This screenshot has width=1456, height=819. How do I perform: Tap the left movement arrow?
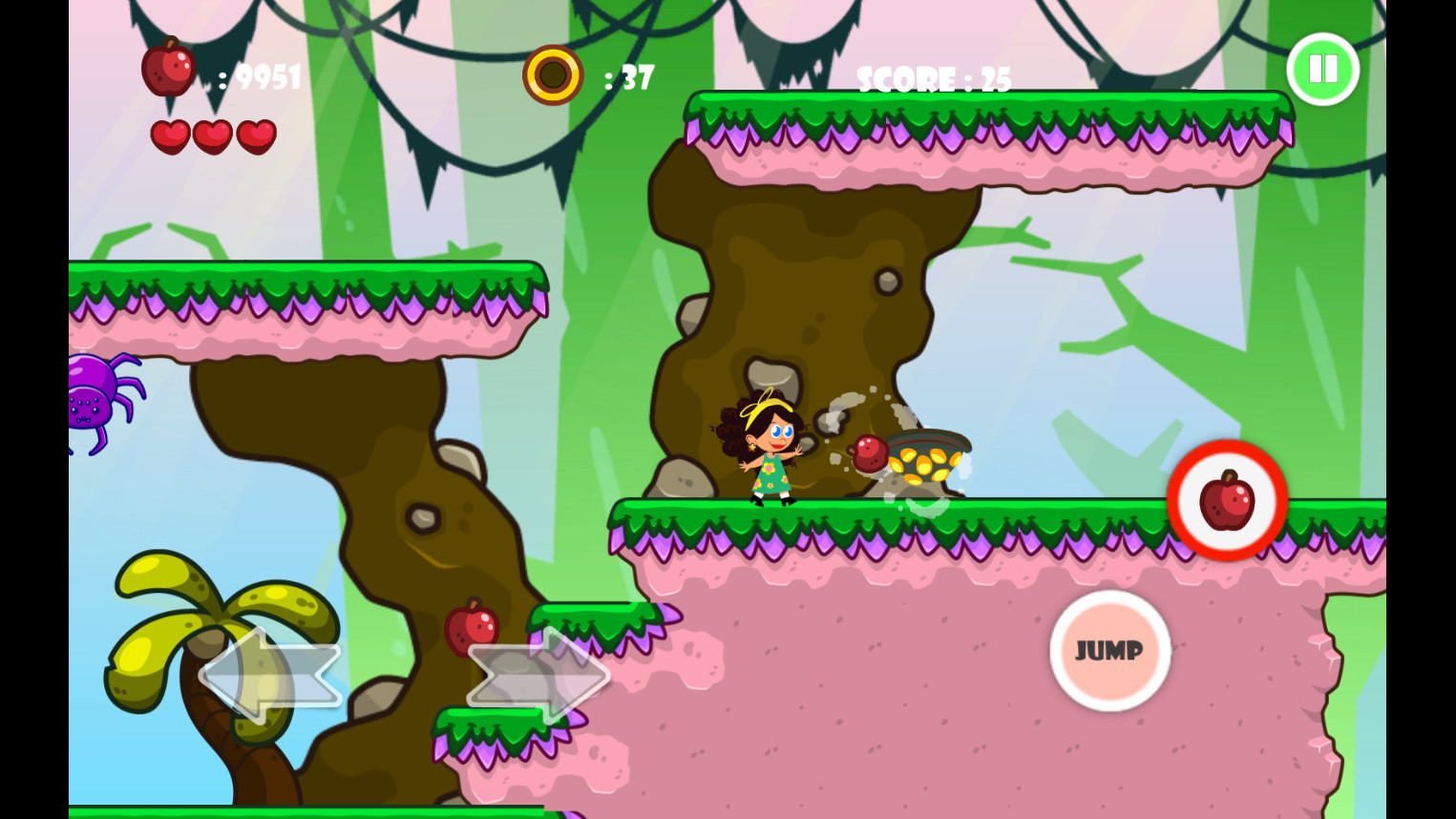pyautogui.click(x=270, y=674)
